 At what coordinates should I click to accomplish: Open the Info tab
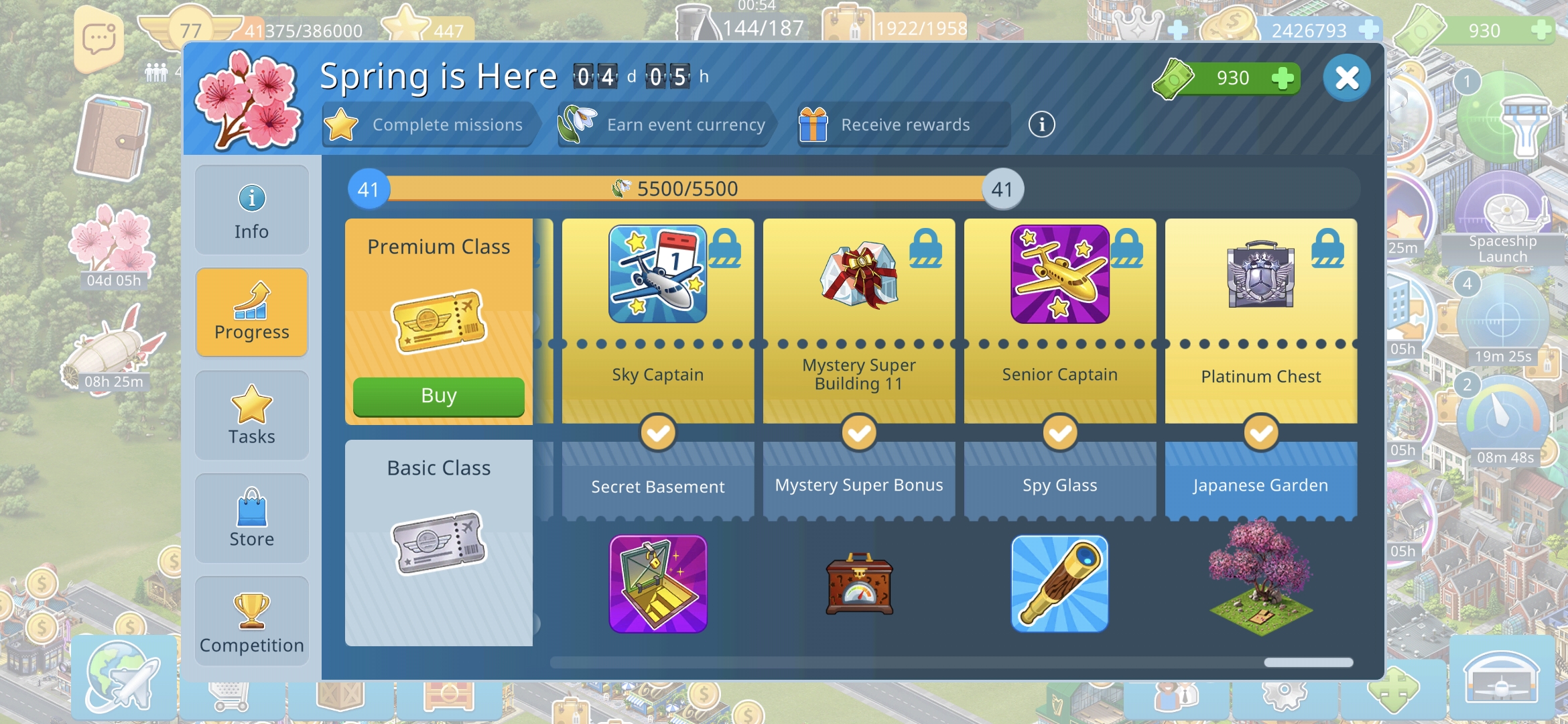click(x=251, y=210)
